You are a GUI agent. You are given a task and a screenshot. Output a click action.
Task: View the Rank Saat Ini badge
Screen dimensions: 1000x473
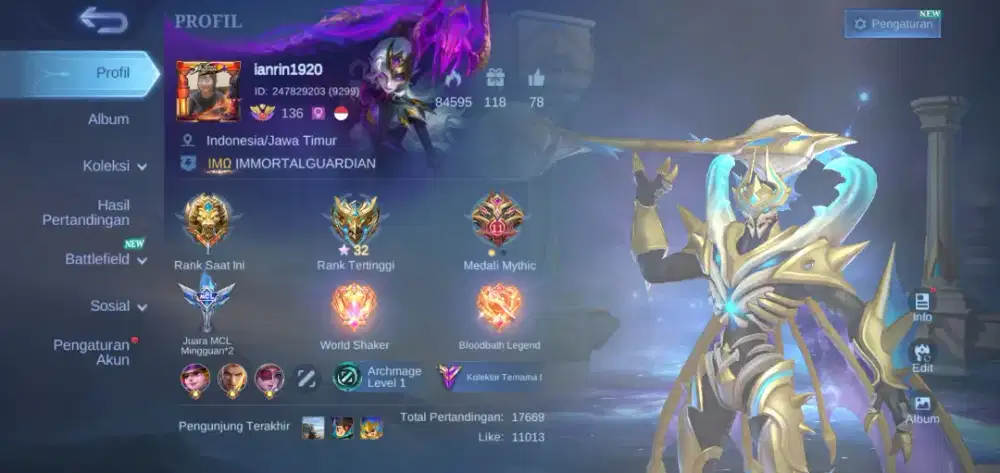pos(208,222)
